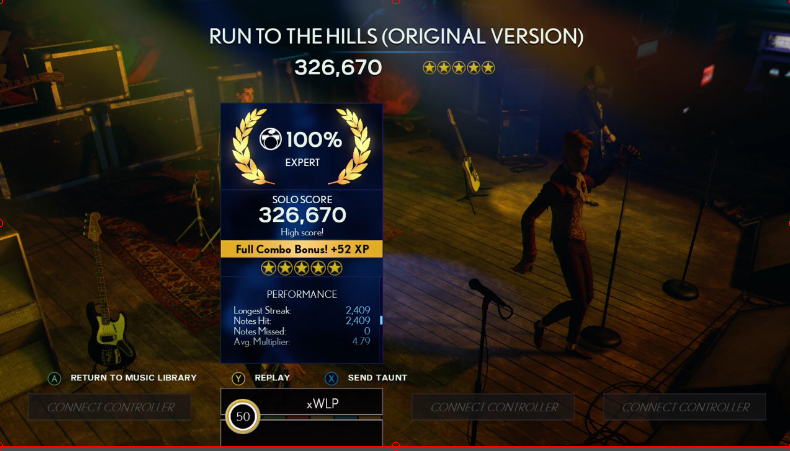This screenshot has height=451, width=790.
Task: Click the level 50 player badge
Action: tap(241, 415)
